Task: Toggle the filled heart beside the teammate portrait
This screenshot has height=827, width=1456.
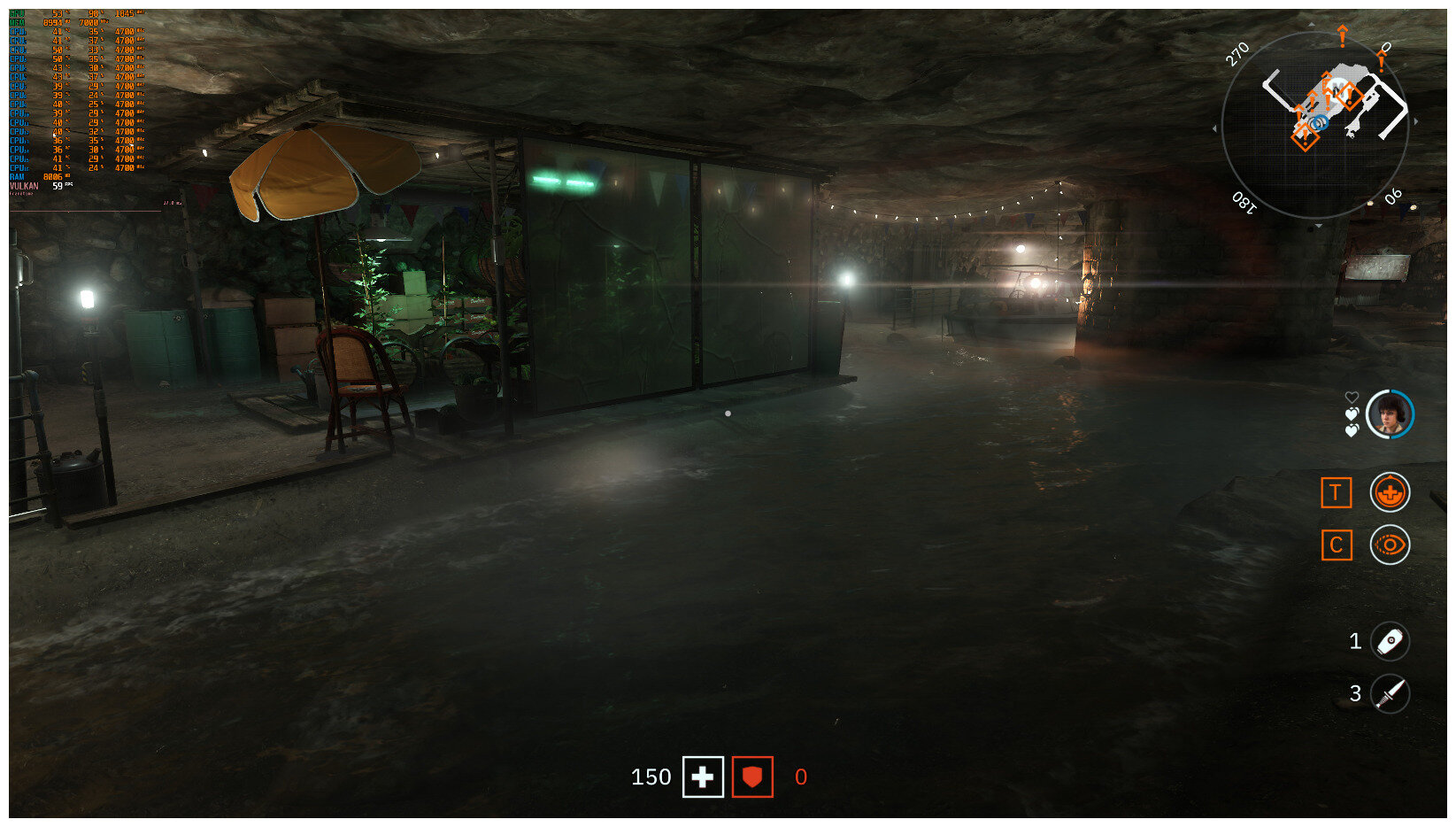Action: coord(1352,414)
